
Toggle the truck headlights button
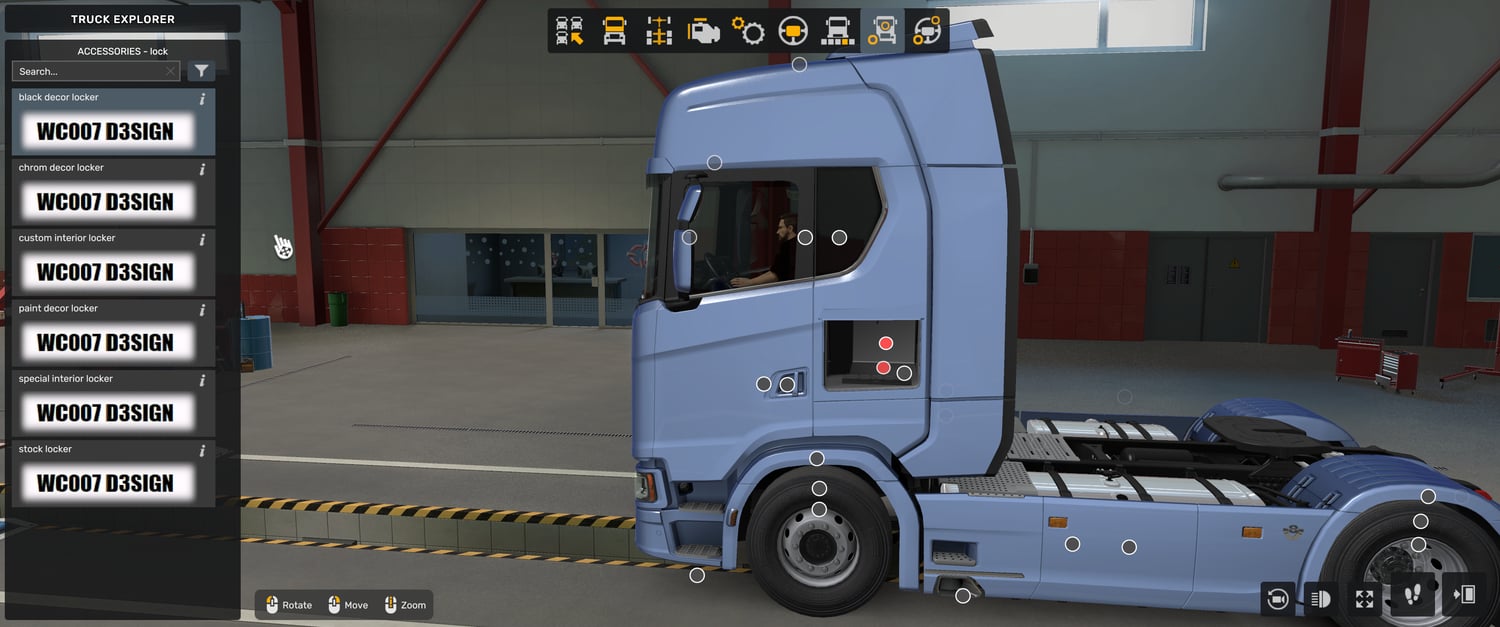point(1320,598)
